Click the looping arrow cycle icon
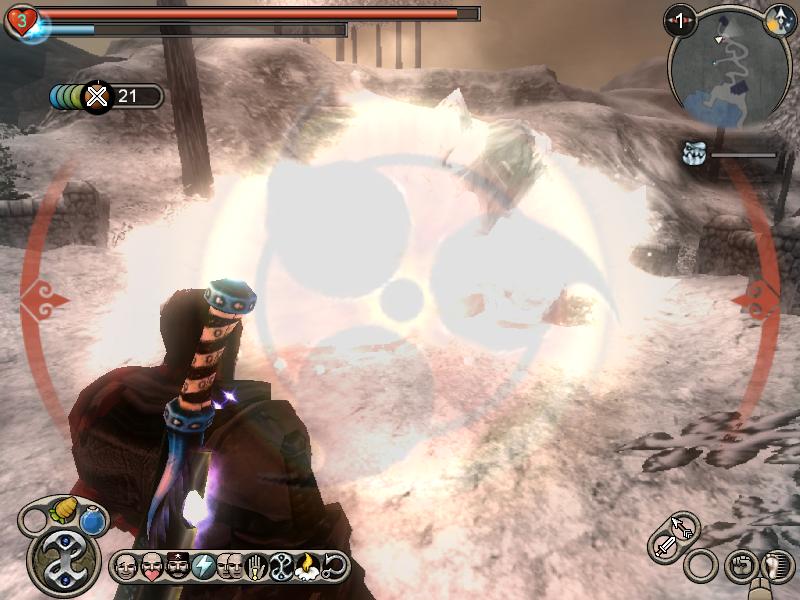This screenshot has height=600, width=800. (x=333, y=565)
